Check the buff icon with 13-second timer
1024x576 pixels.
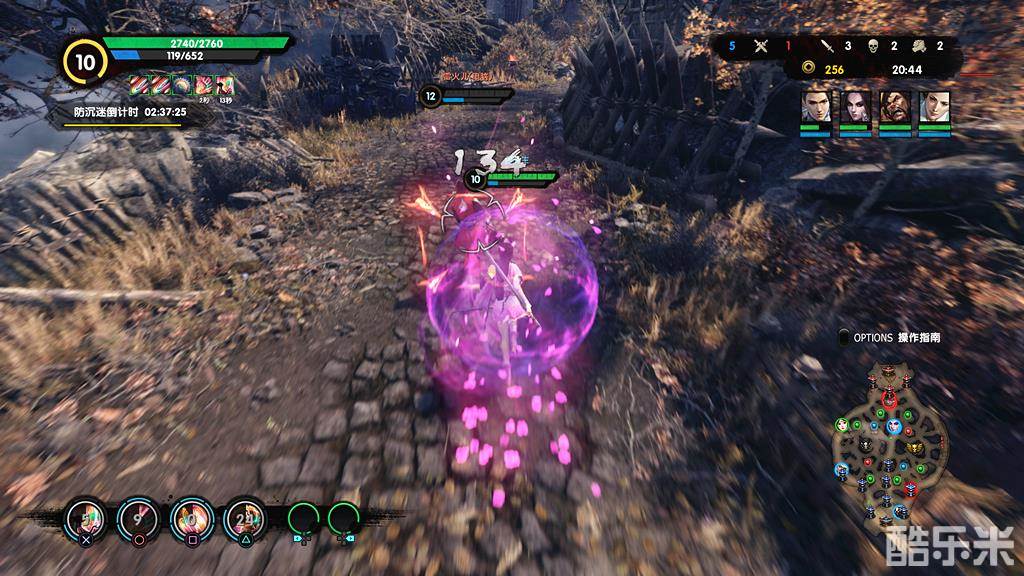(x=224, y=84)
